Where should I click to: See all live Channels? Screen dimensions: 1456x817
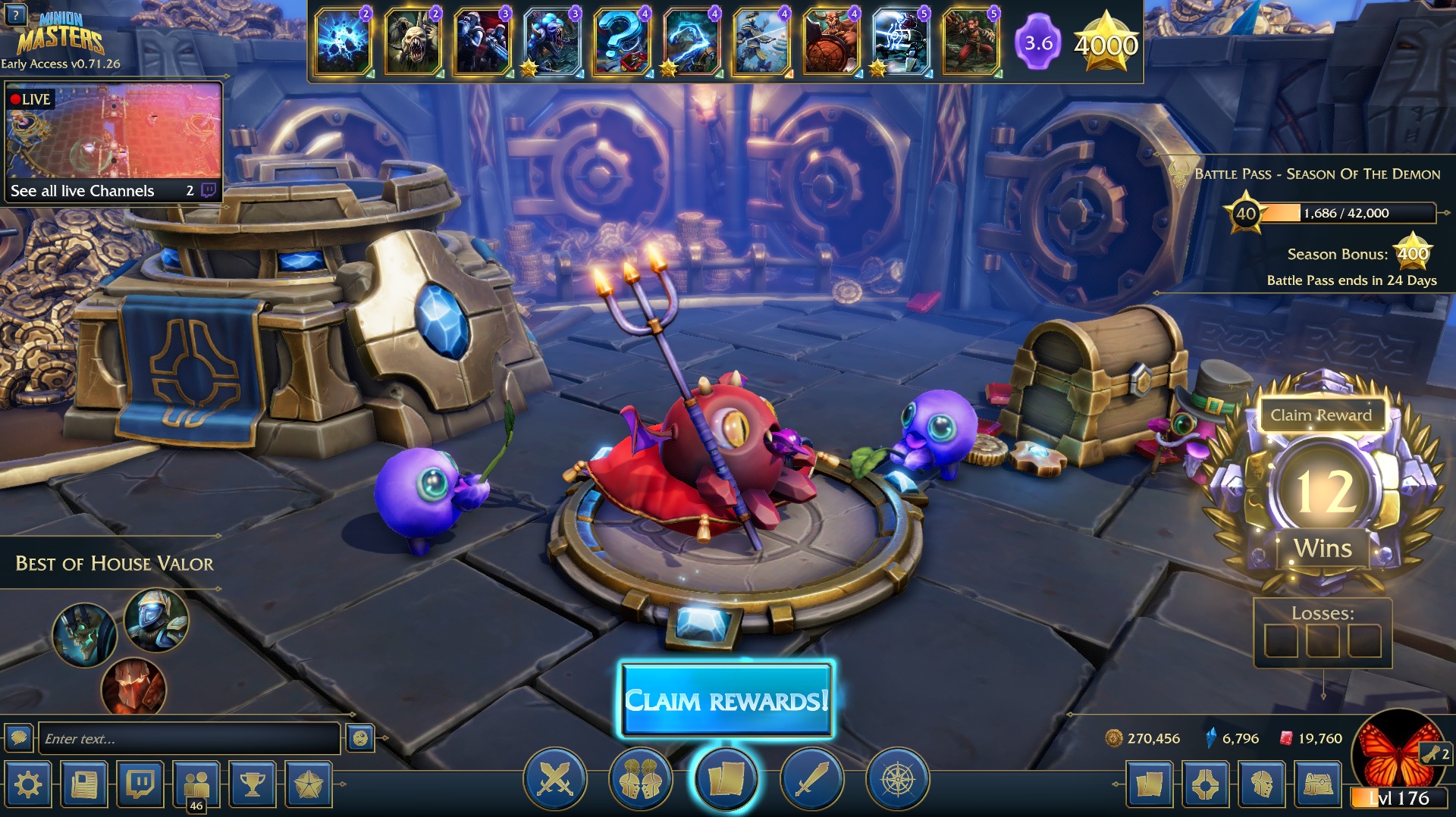[83, 191]
